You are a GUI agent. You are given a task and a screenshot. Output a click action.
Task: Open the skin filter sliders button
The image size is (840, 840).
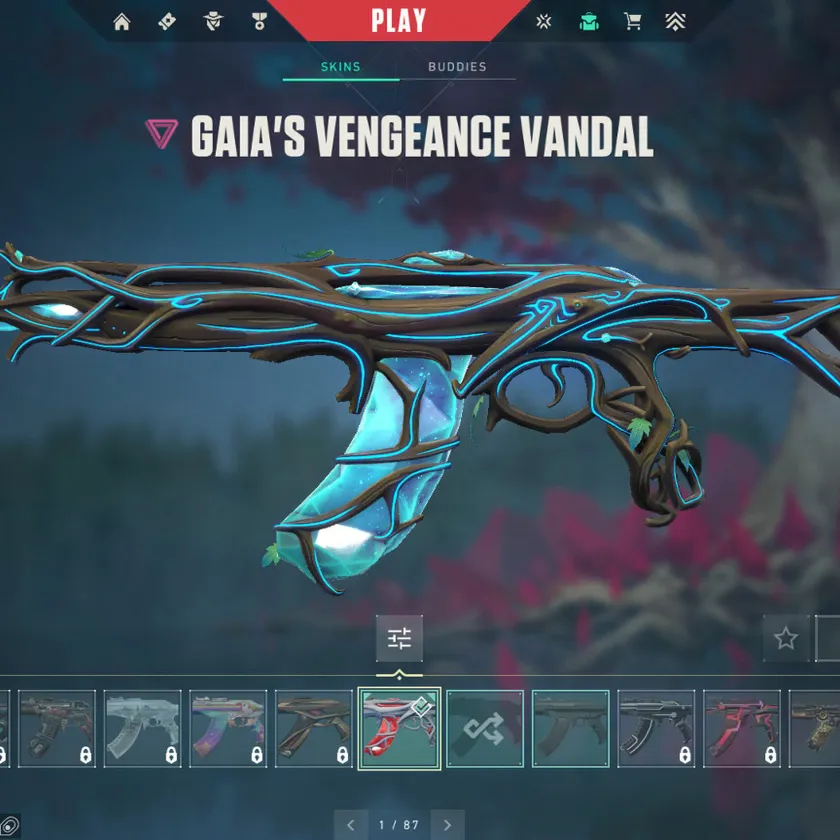(x=399, y=638)
